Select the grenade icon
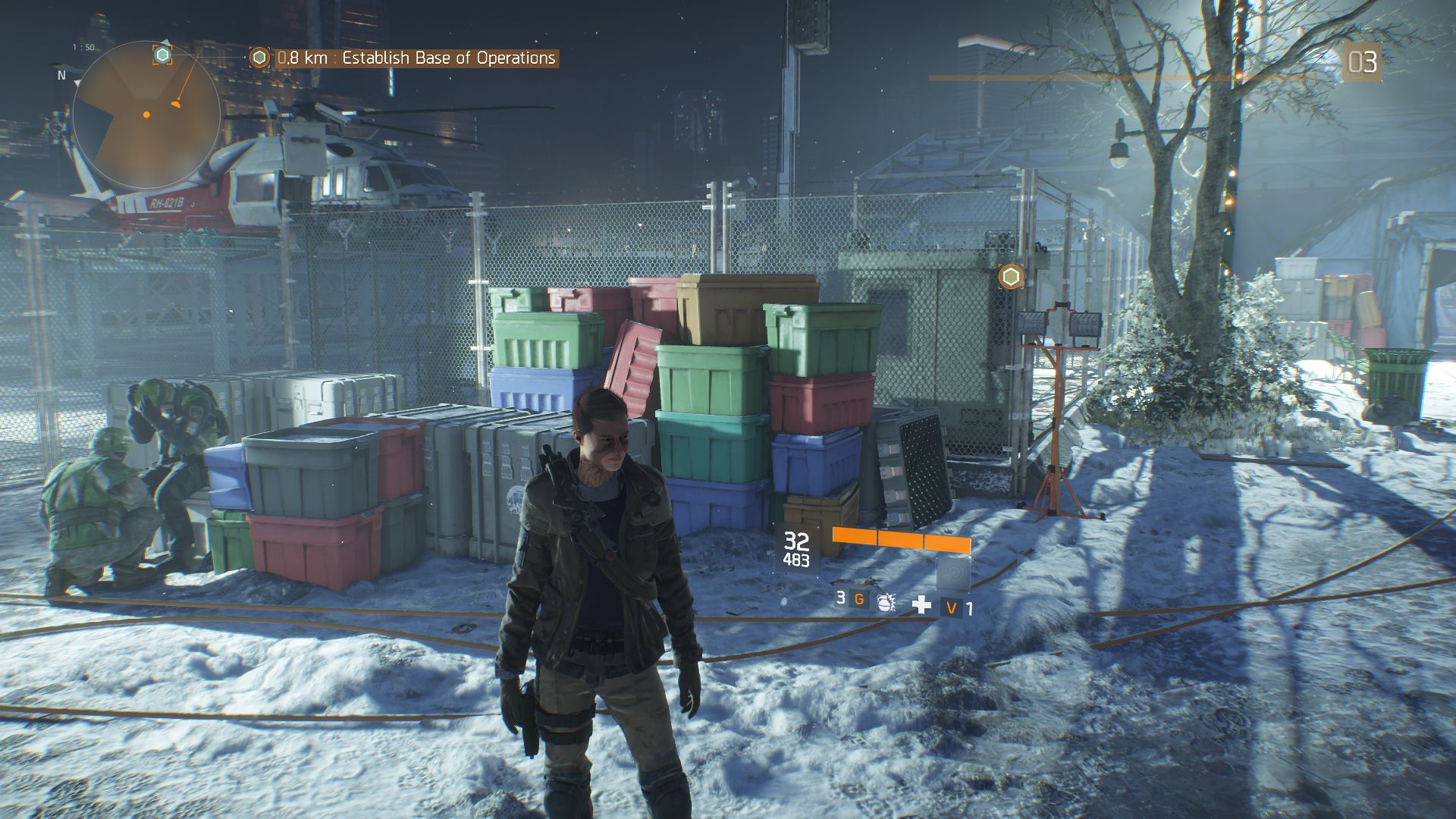The height and width of the screenshot is (819, 1456). tap(885, 603)
